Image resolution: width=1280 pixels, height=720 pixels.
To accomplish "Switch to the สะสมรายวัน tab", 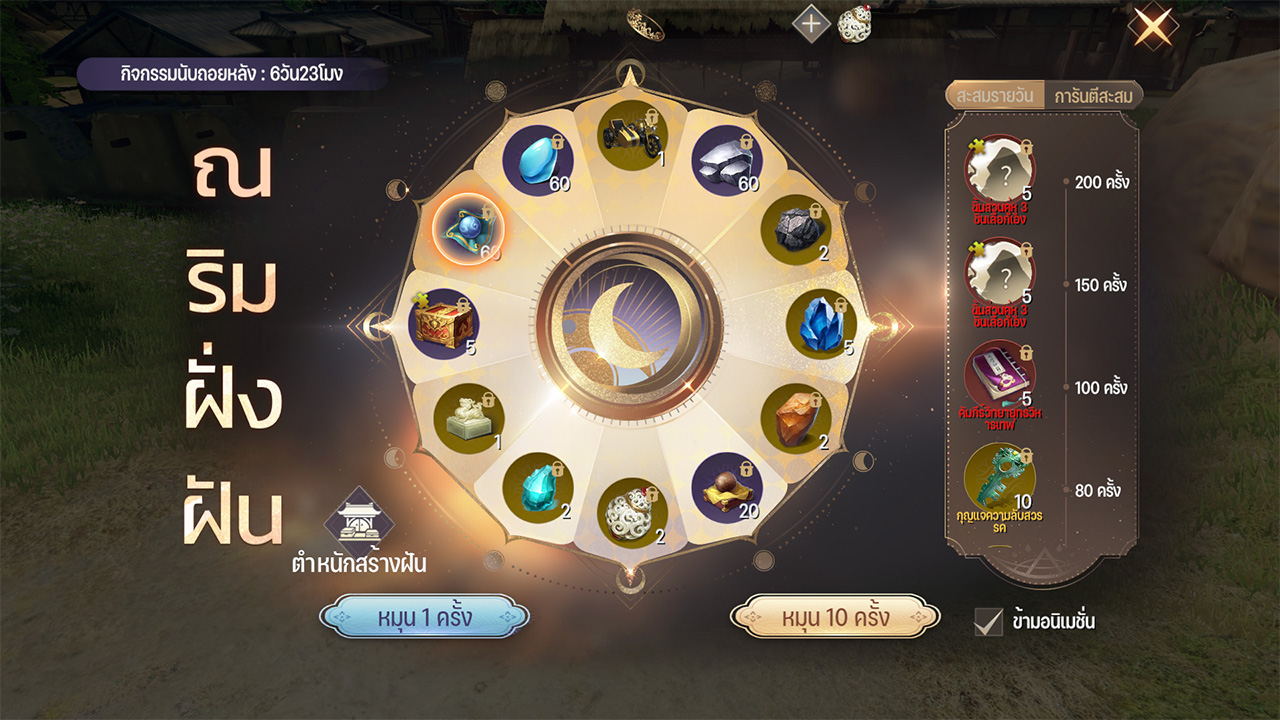I will pos(993,96).
